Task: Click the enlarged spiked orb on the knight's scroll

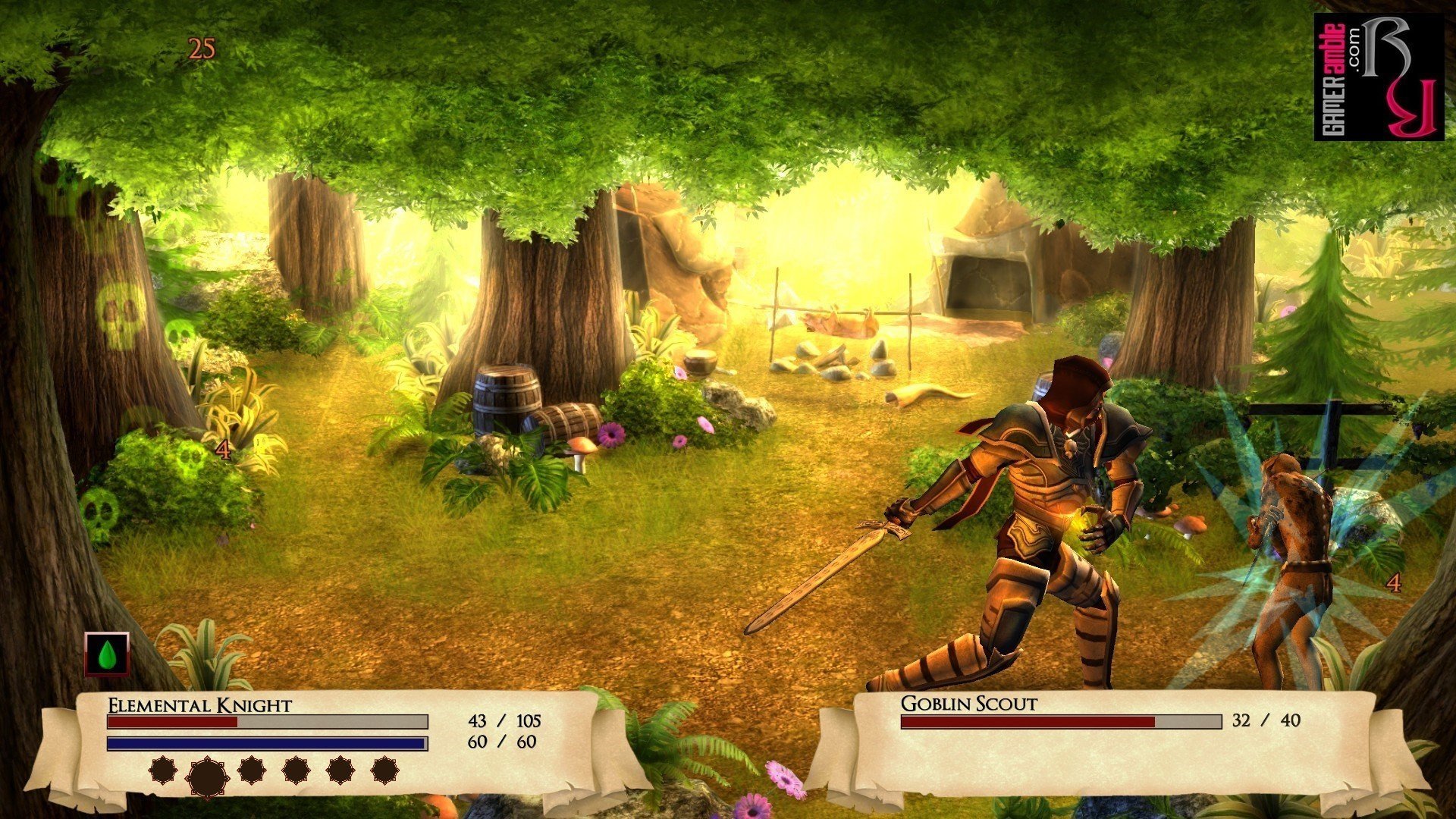Action: 207,776
